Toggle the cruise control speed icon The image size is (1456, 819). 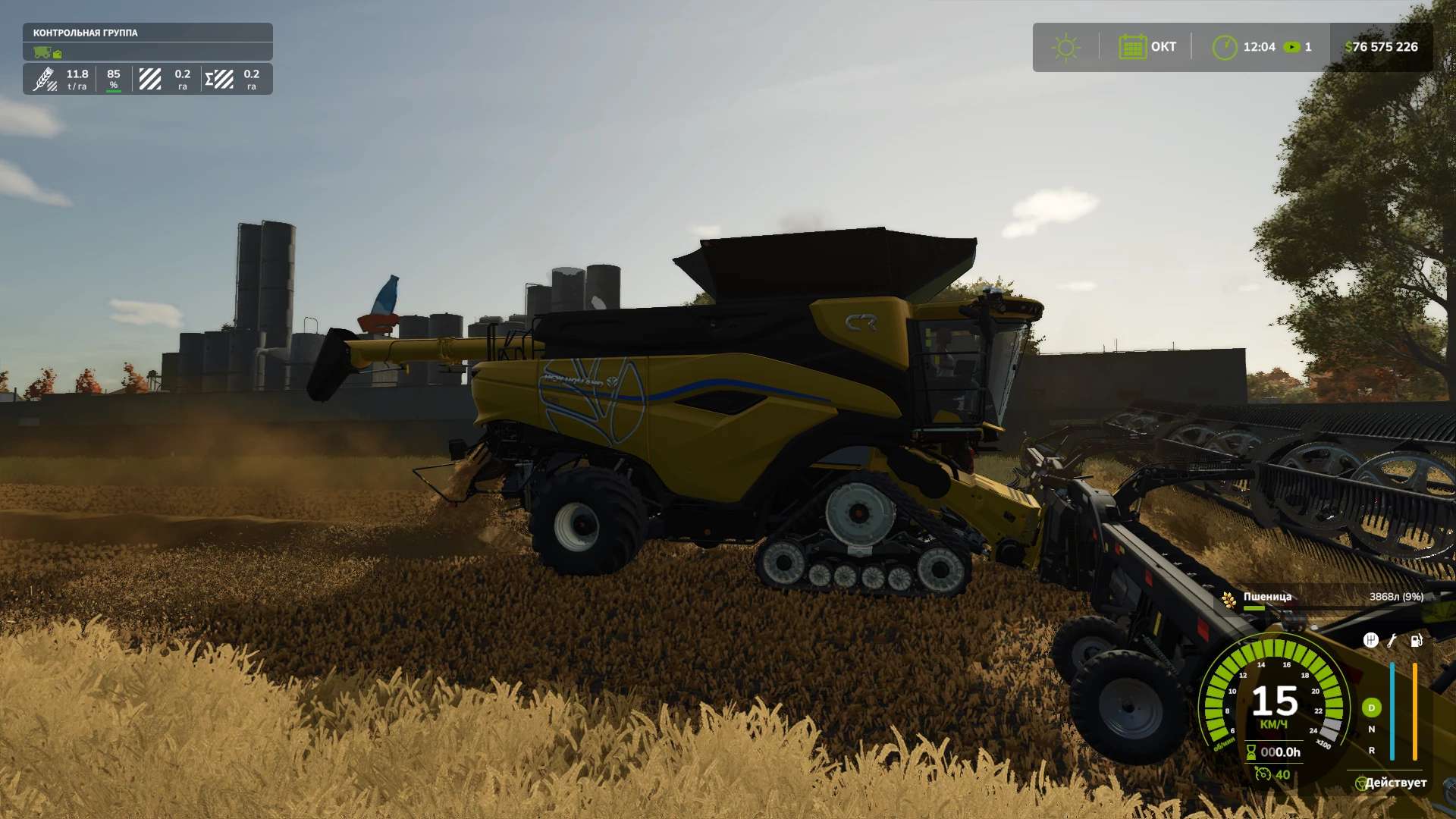point(1262,774)
